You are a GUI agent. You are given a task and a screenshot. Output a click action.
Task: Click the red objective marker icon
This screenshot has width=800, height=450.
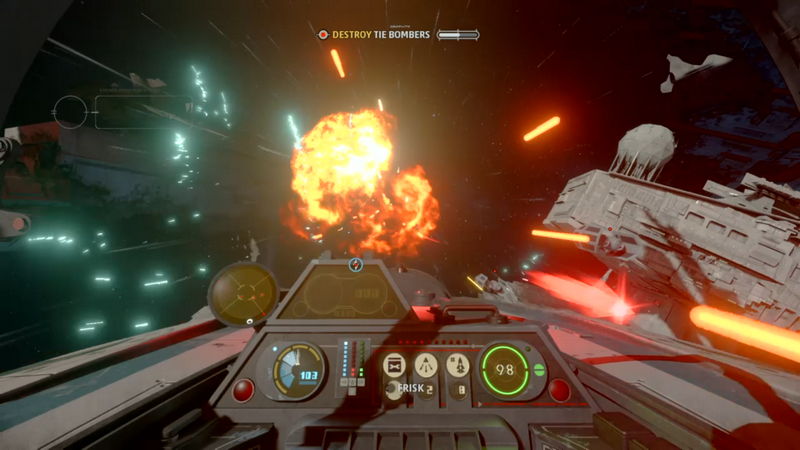pos(323,35)
